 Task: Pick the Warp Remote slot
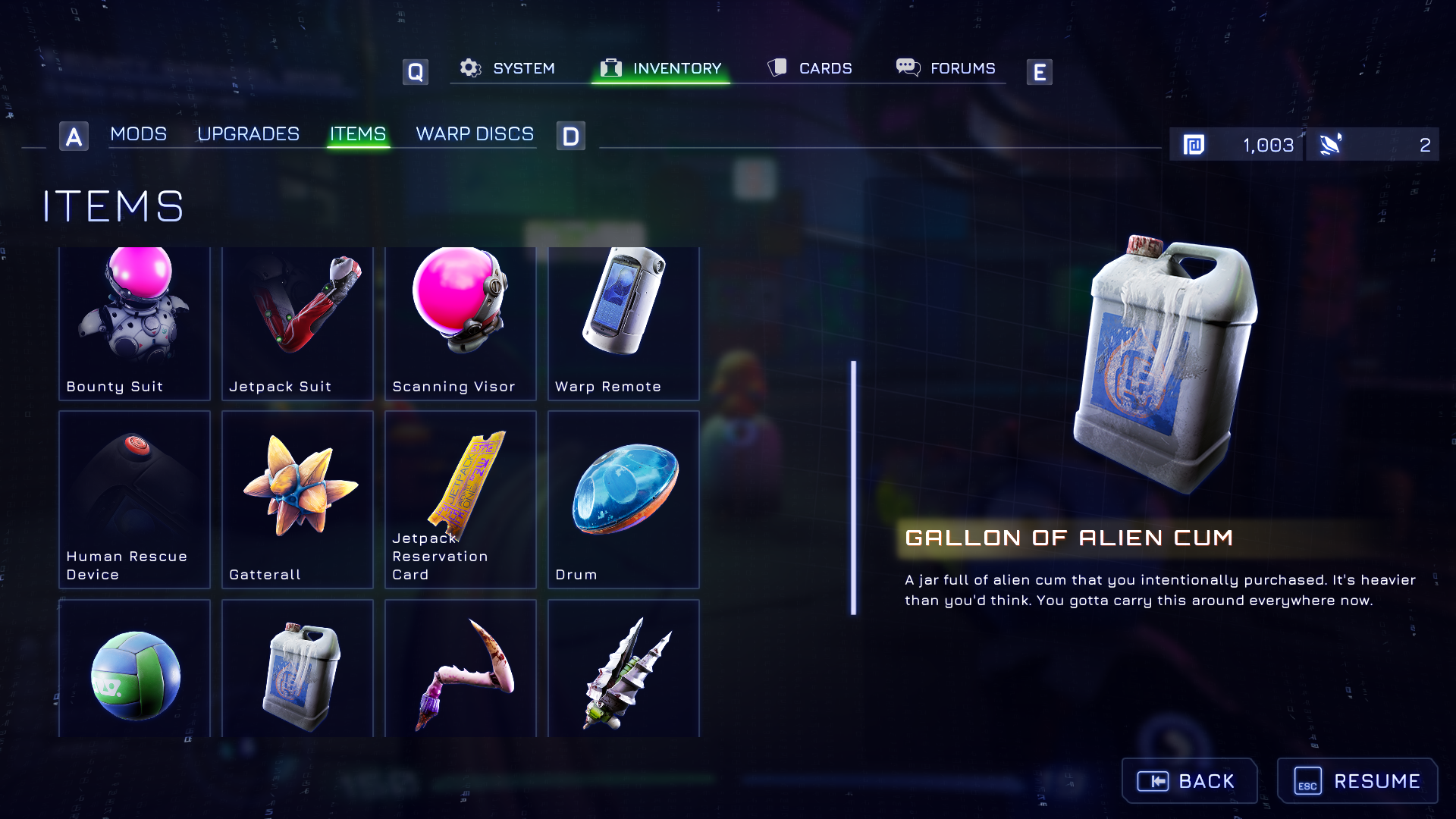pyautogui.click(x=623, y=323)
